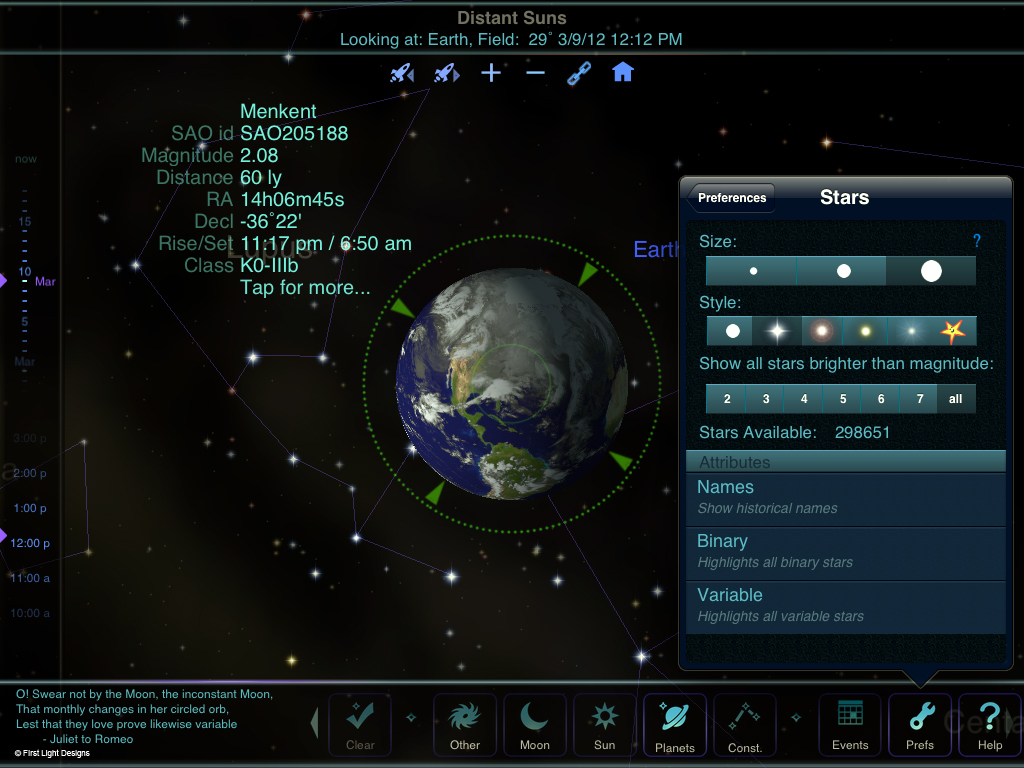Screen dimensions: 1024x768
Task: Tap for more info on Menkent
Action: point(305,288)
